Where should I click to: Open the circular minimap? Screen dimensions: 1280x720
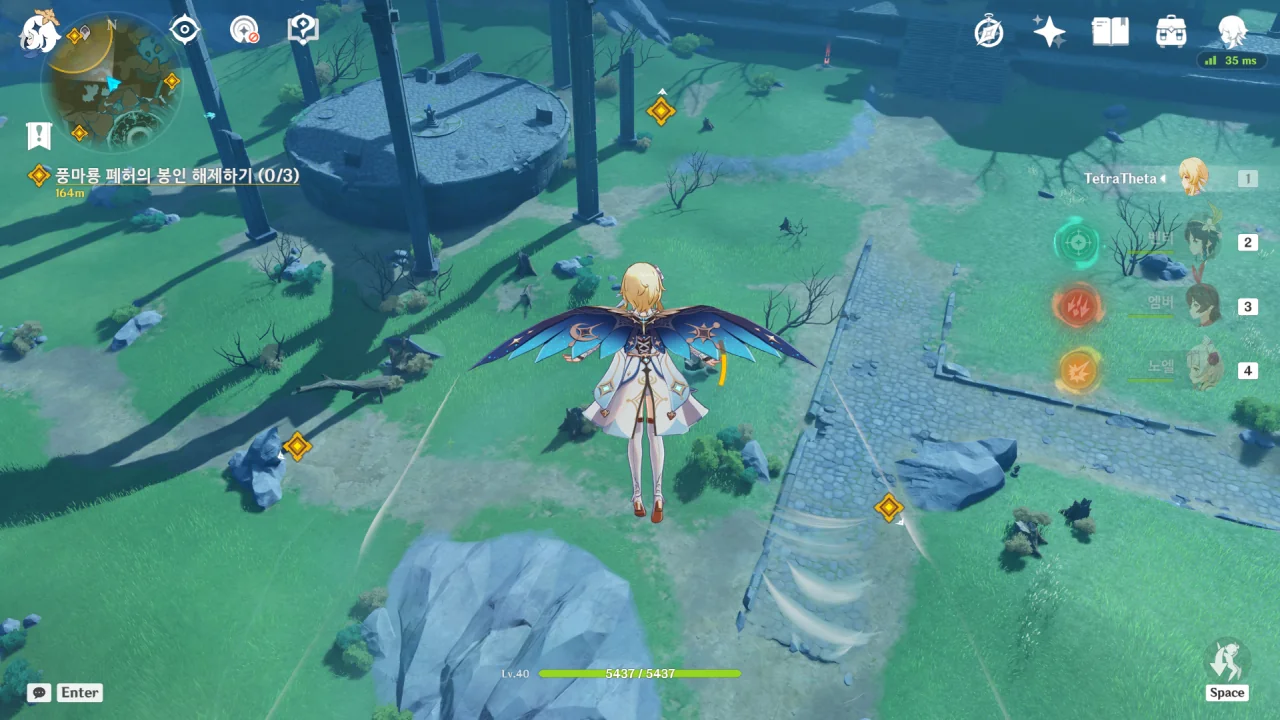click(111, 84)
